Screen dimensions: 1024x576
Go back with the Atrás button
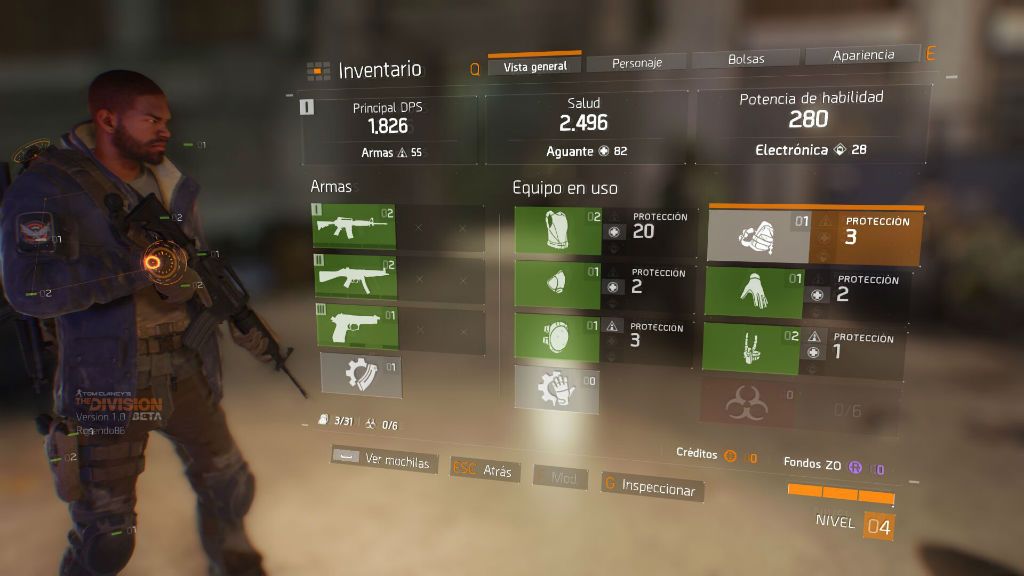pos(485,470)
